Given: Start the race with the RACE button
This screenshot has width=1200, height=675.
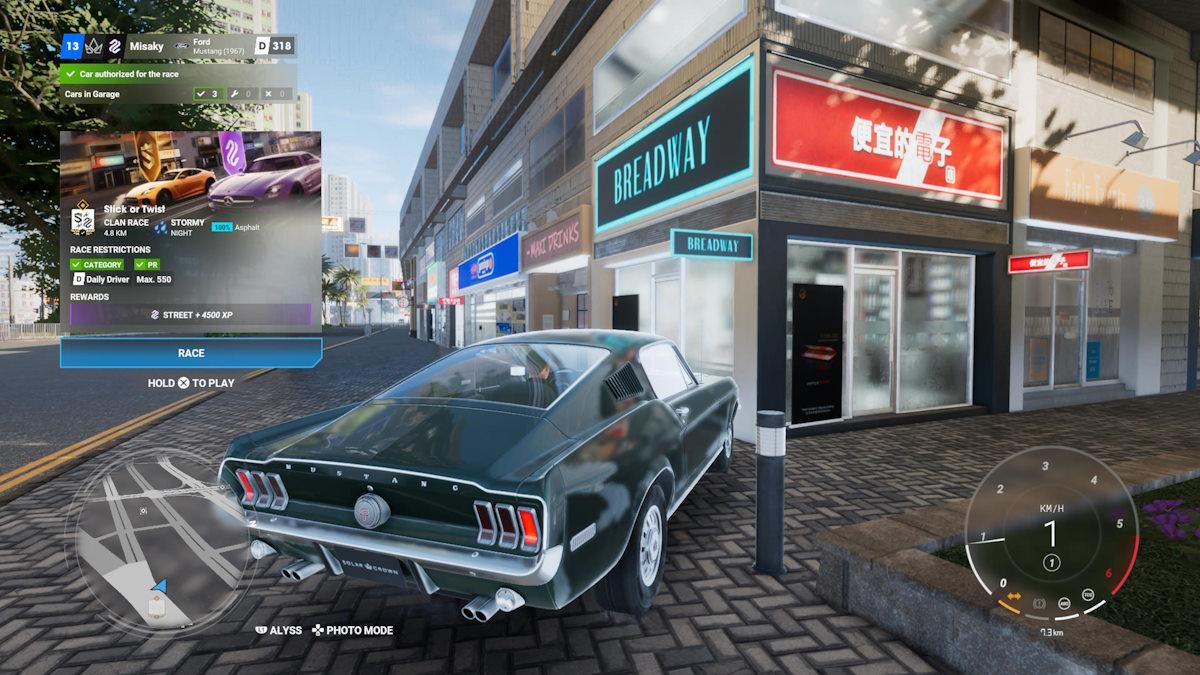Looking at the screenshot, I should (191, 352).
